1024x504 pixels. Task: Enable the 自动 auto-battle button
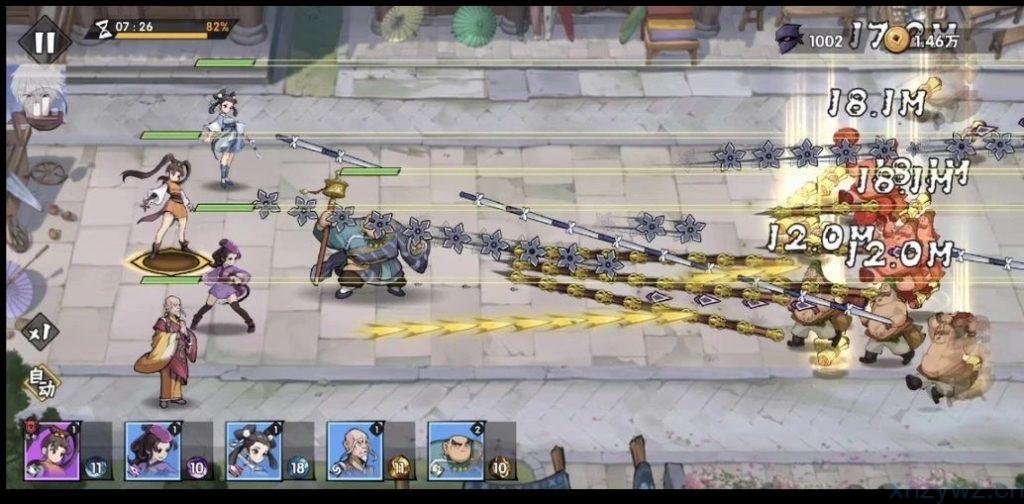coord(41,381)
